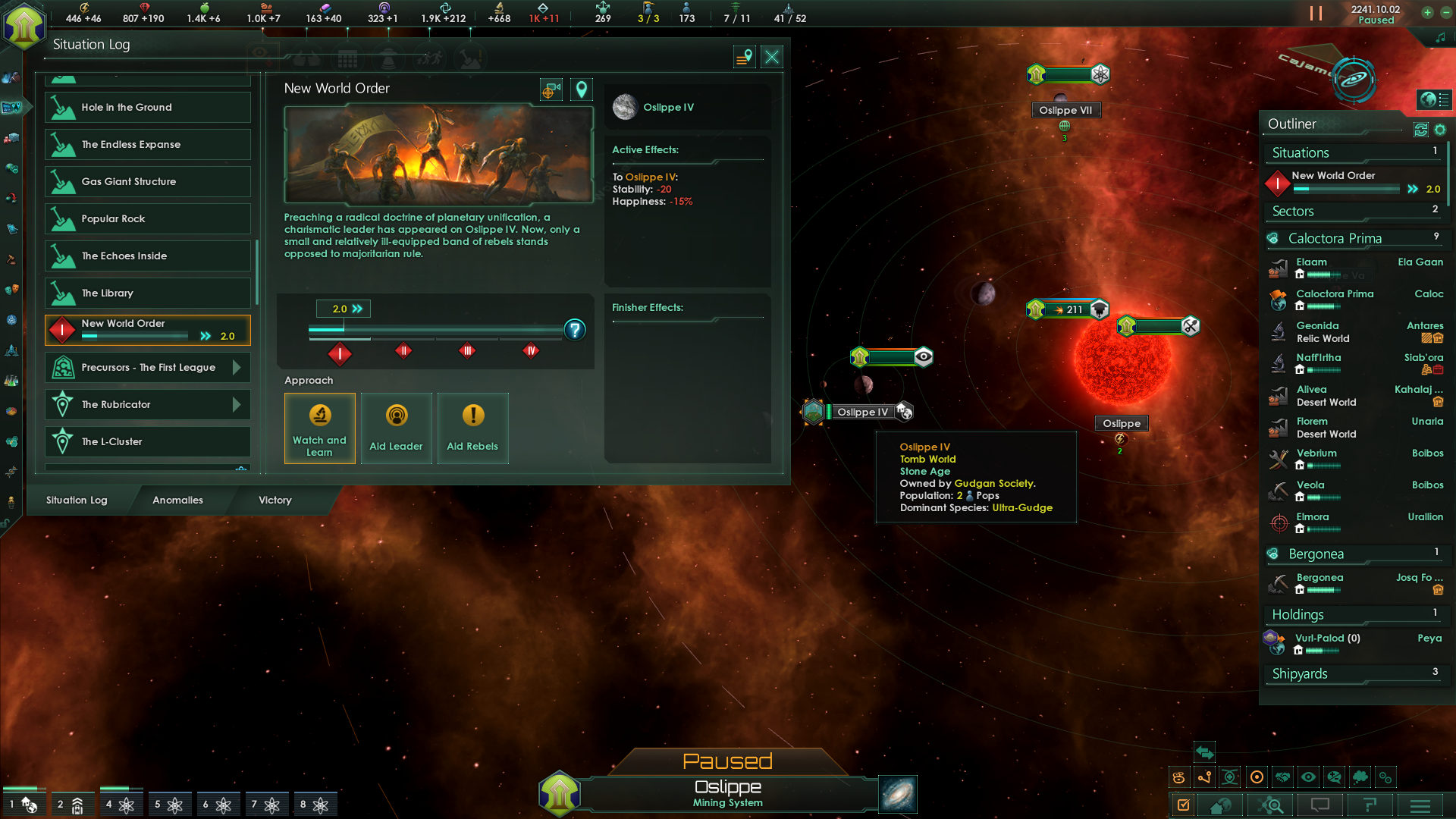
Task: Click the home galaxy view icon
Action: point(1219,805)
